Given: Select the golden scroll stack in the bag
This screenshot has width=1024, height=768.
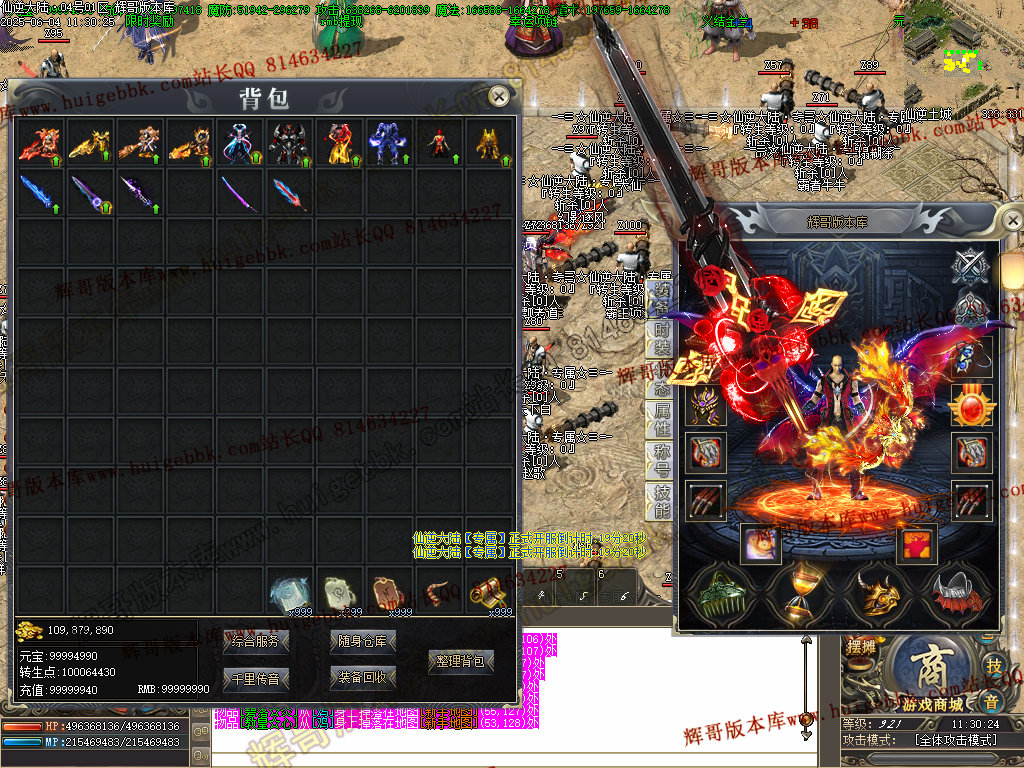Looking at the screenshot, I should 490,592.
